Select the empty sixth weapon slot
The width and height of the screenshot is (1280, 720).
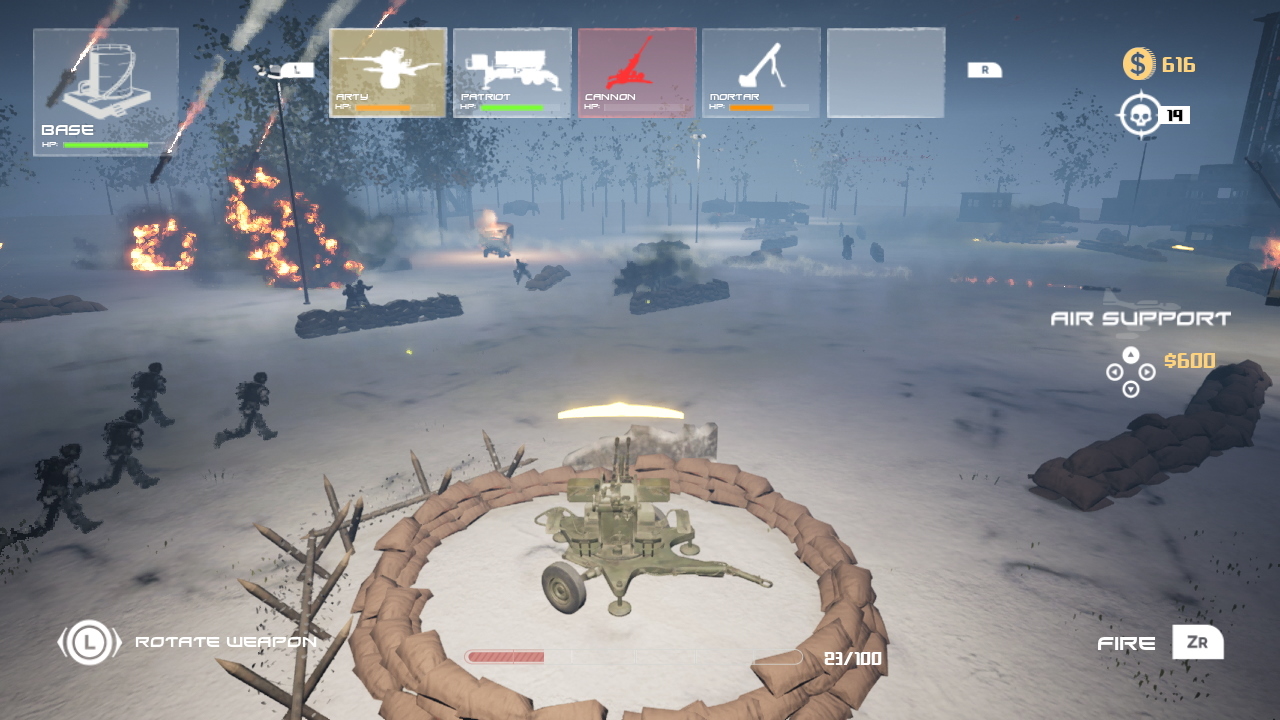point(886,72)
